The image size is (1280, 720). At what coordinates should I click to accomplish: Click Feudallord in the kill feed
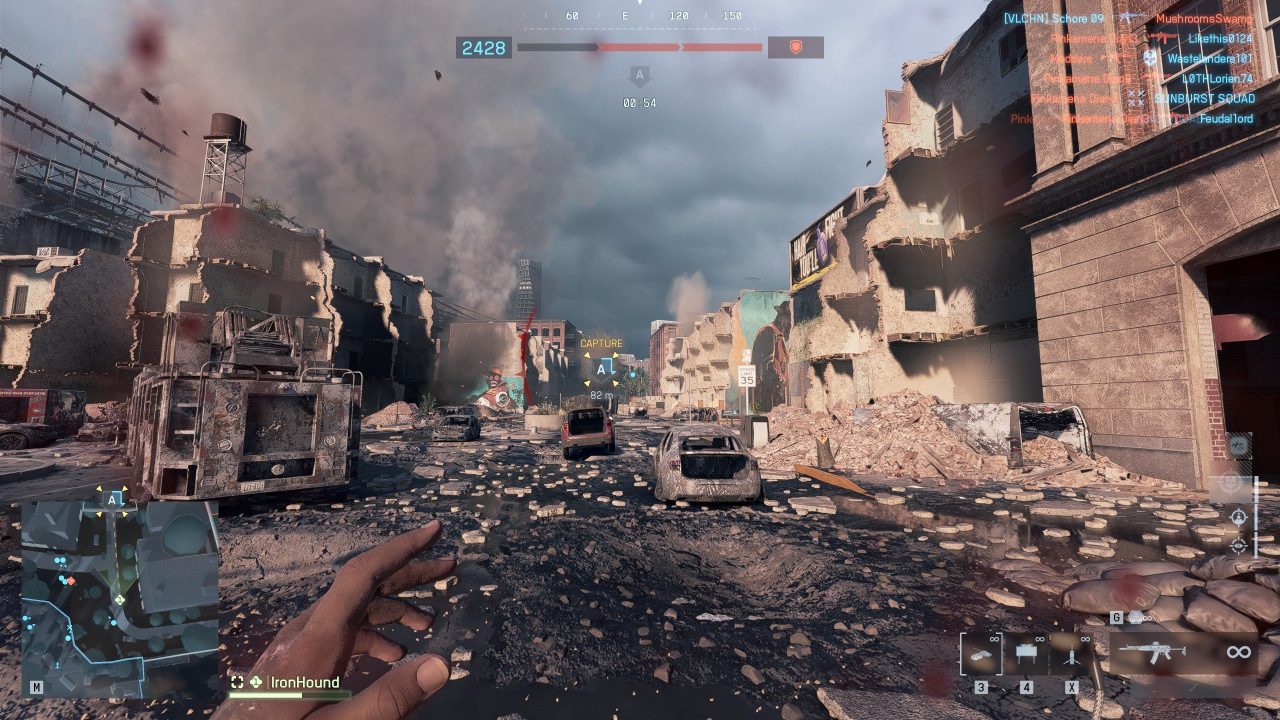1226,118
